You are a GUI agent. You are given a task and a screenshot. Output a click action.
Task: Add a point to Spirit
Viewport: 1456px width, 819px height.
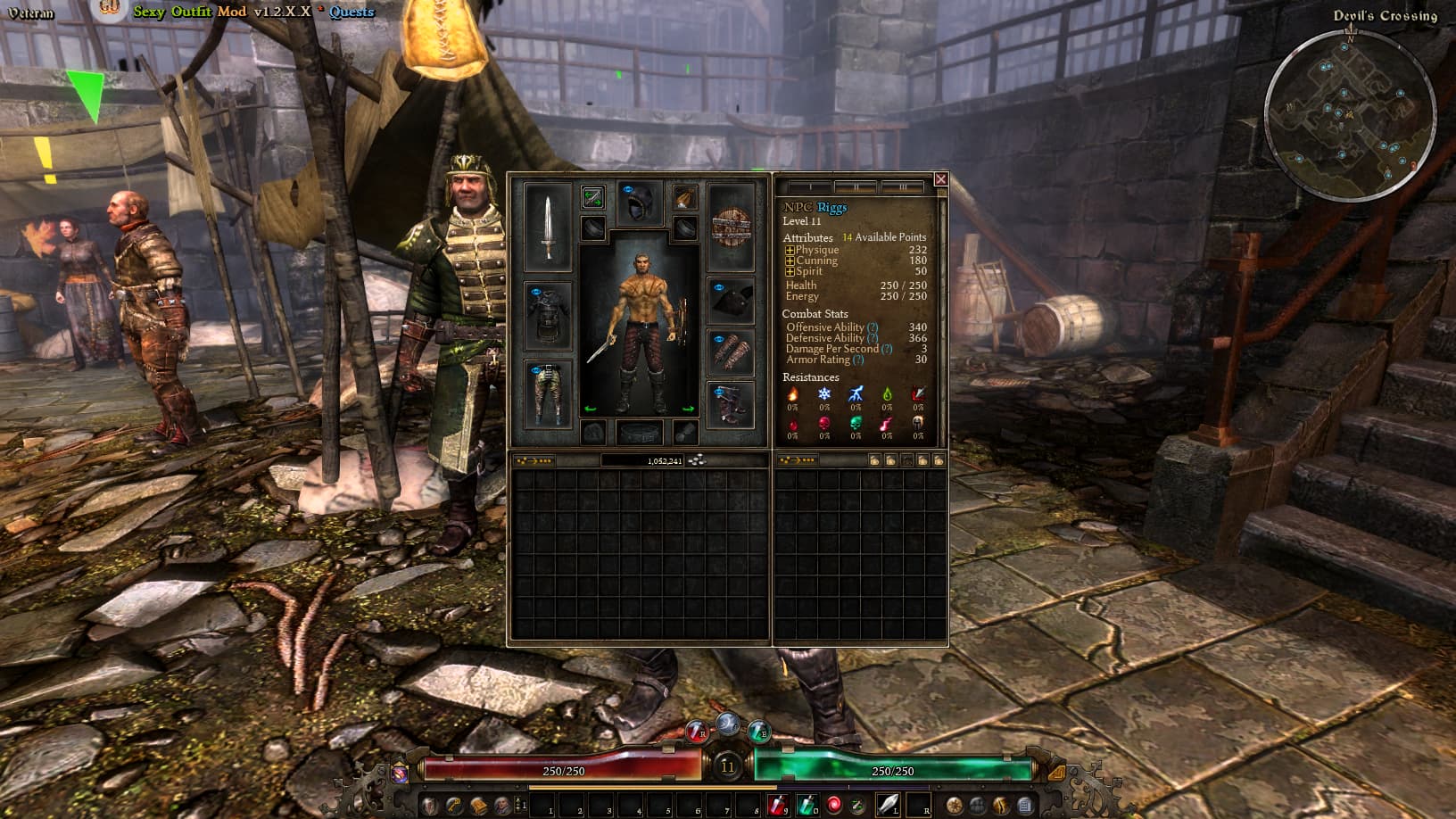pos(790,272)
